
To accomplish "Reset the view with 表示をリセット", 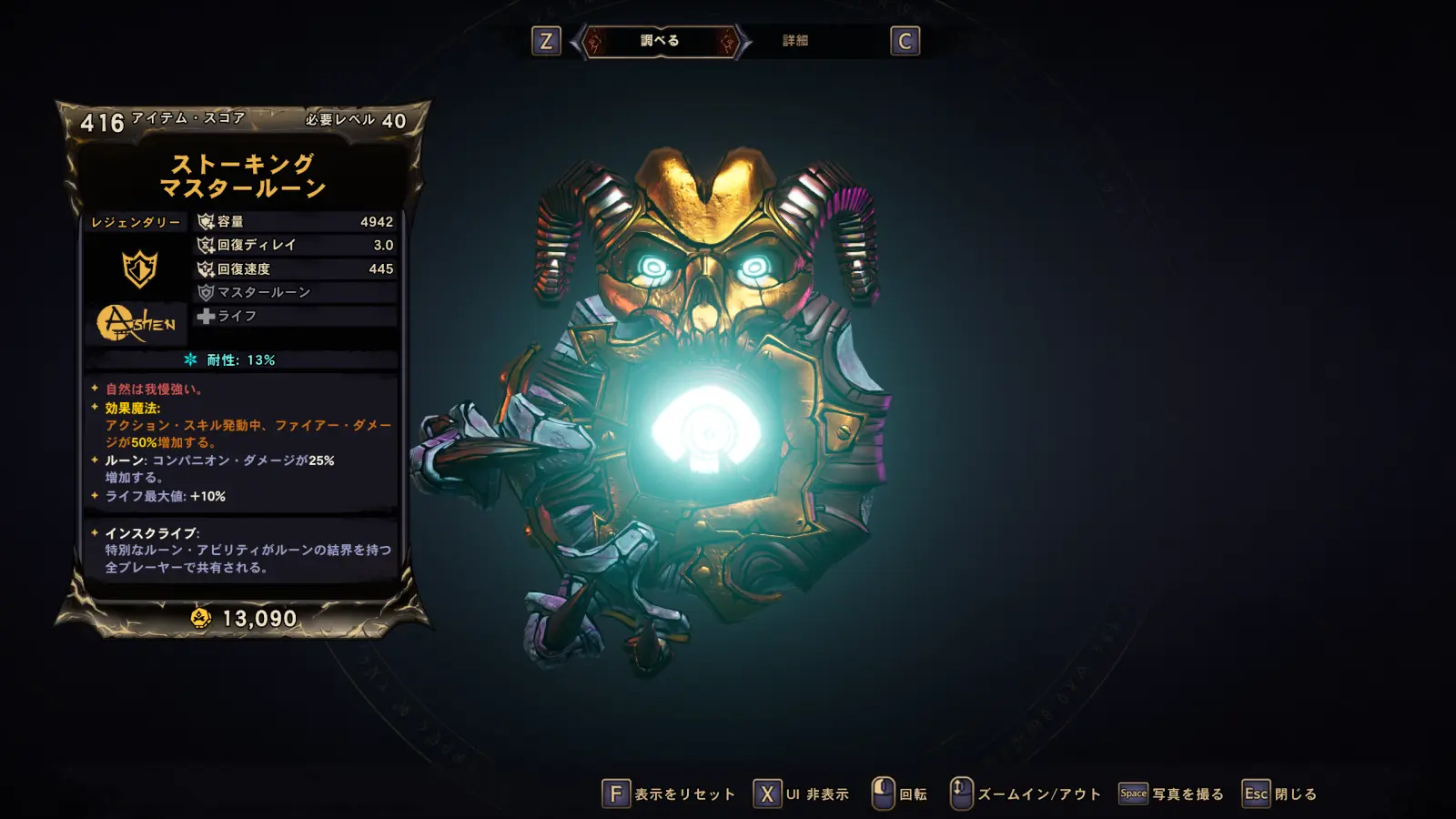I will pos(669,794).
